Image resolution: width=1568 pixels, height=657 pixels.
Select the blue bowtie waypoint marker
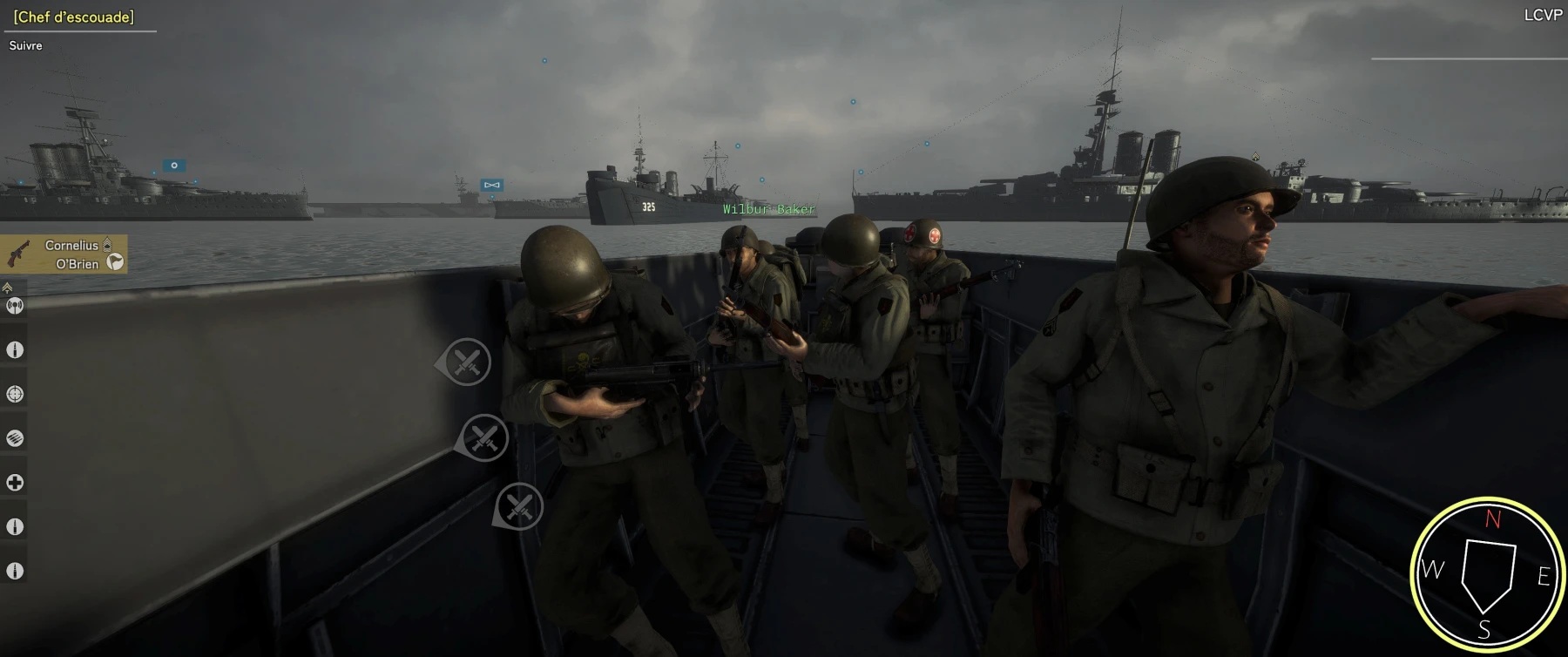pos(492,185)
